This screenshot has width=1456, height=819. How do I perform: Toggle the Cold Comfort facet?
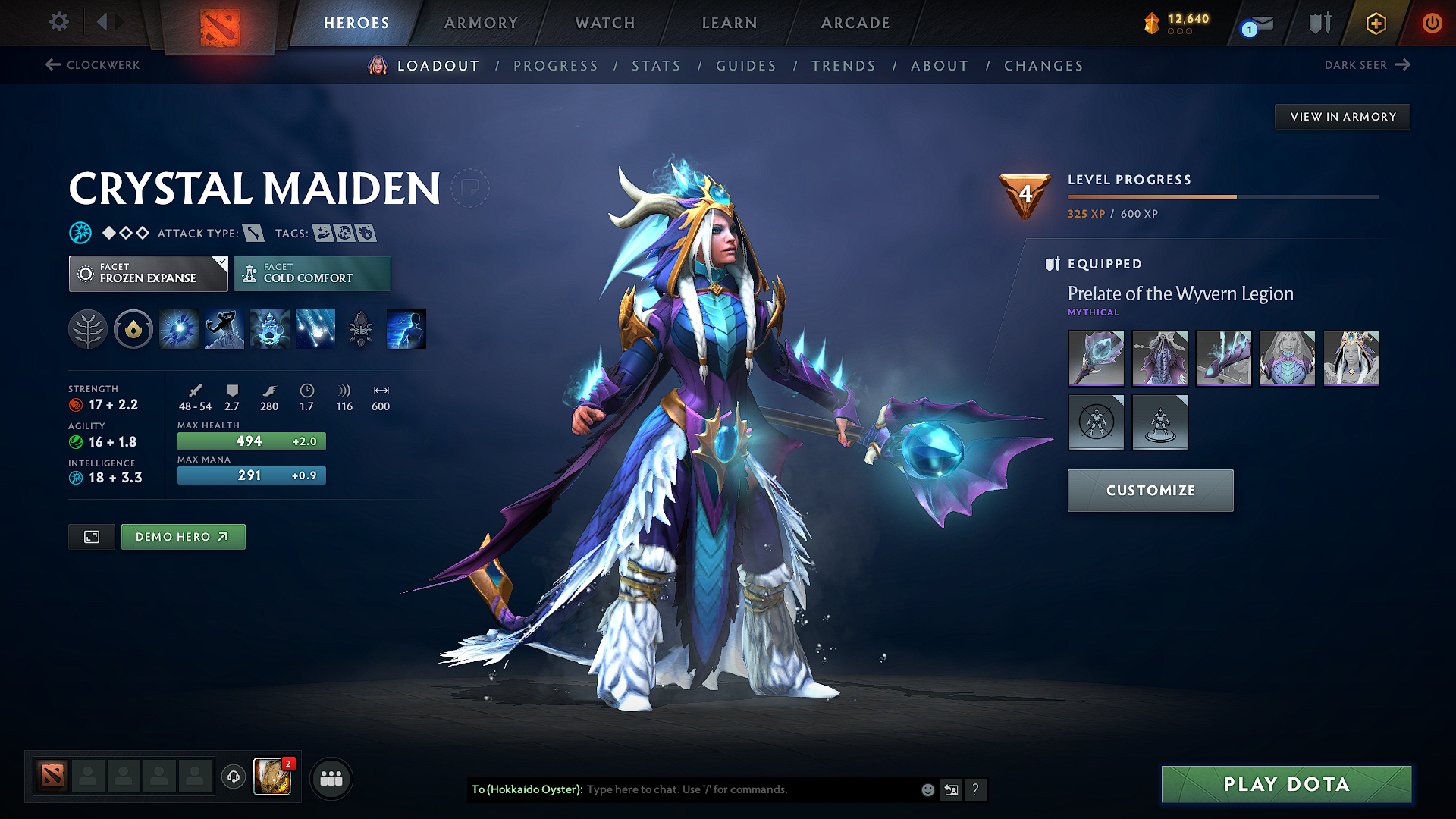coord(312,273)
